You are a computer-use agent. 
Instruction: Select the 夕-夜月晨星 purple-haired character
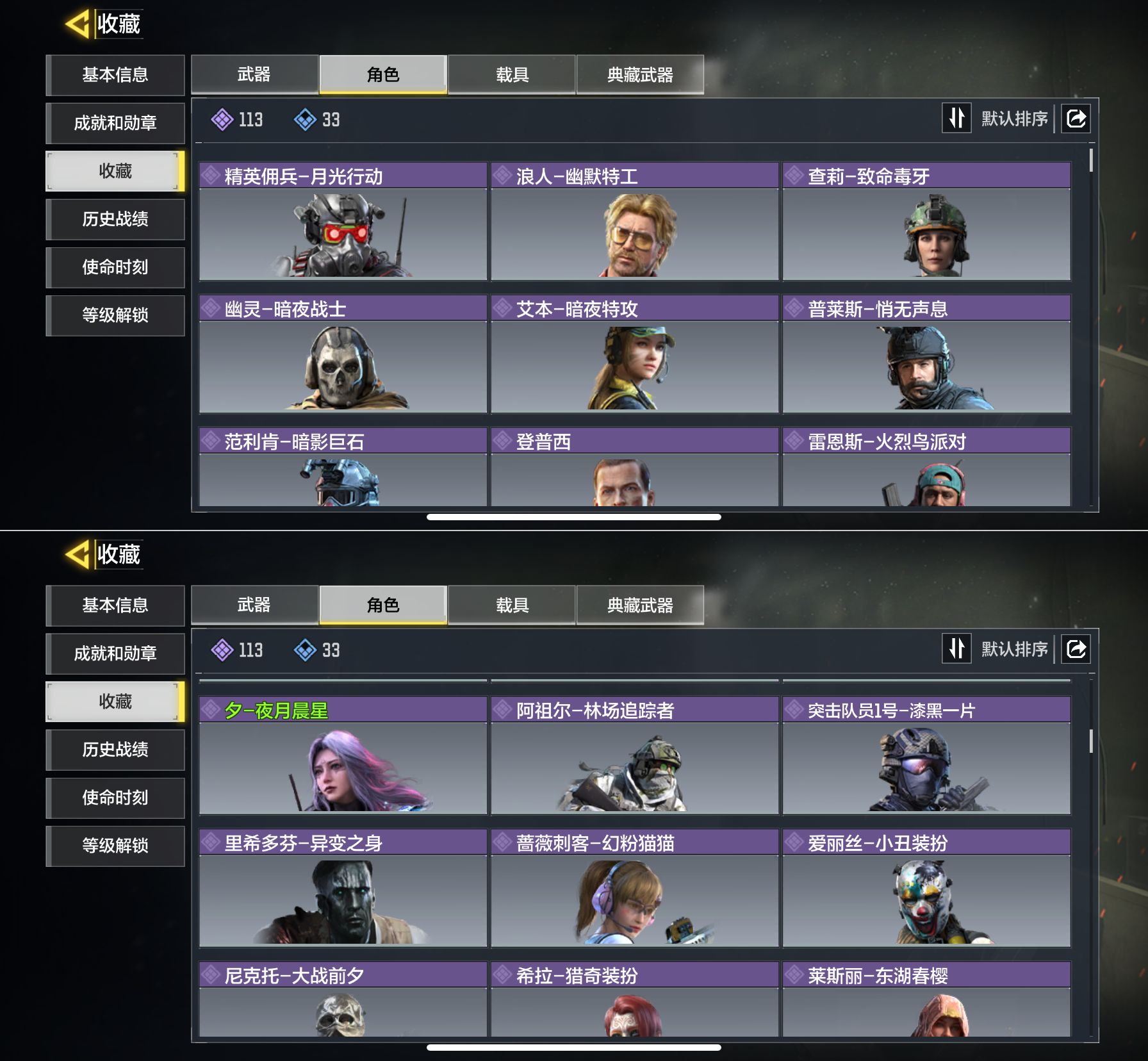[x=343, y=756]
